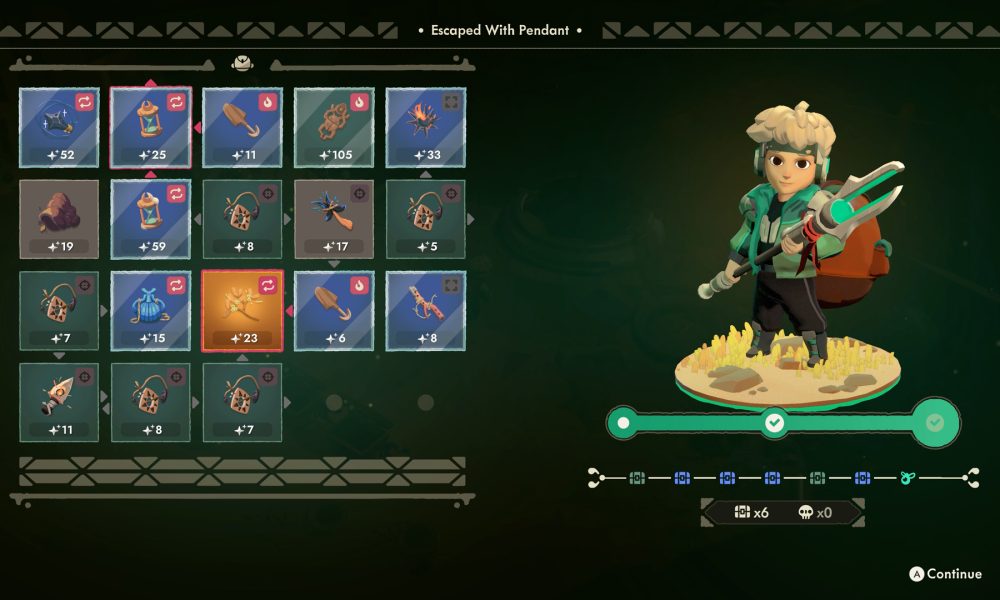Select the coral branch slot worth 8
The image size is (1000, 600).
pos(426,311)
